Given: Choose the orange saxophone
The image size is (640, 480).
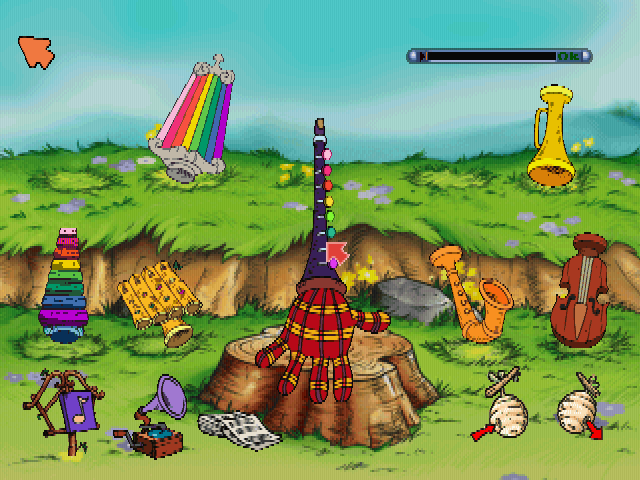Looking at the screenshot, I should (473, 292).
